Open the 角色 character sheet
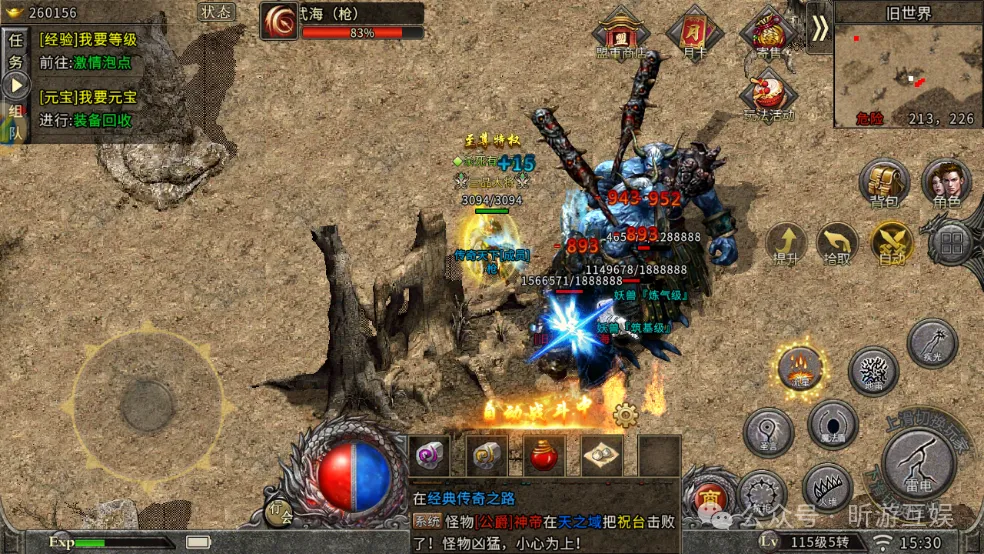984x554 pixels. pos(946,183)
